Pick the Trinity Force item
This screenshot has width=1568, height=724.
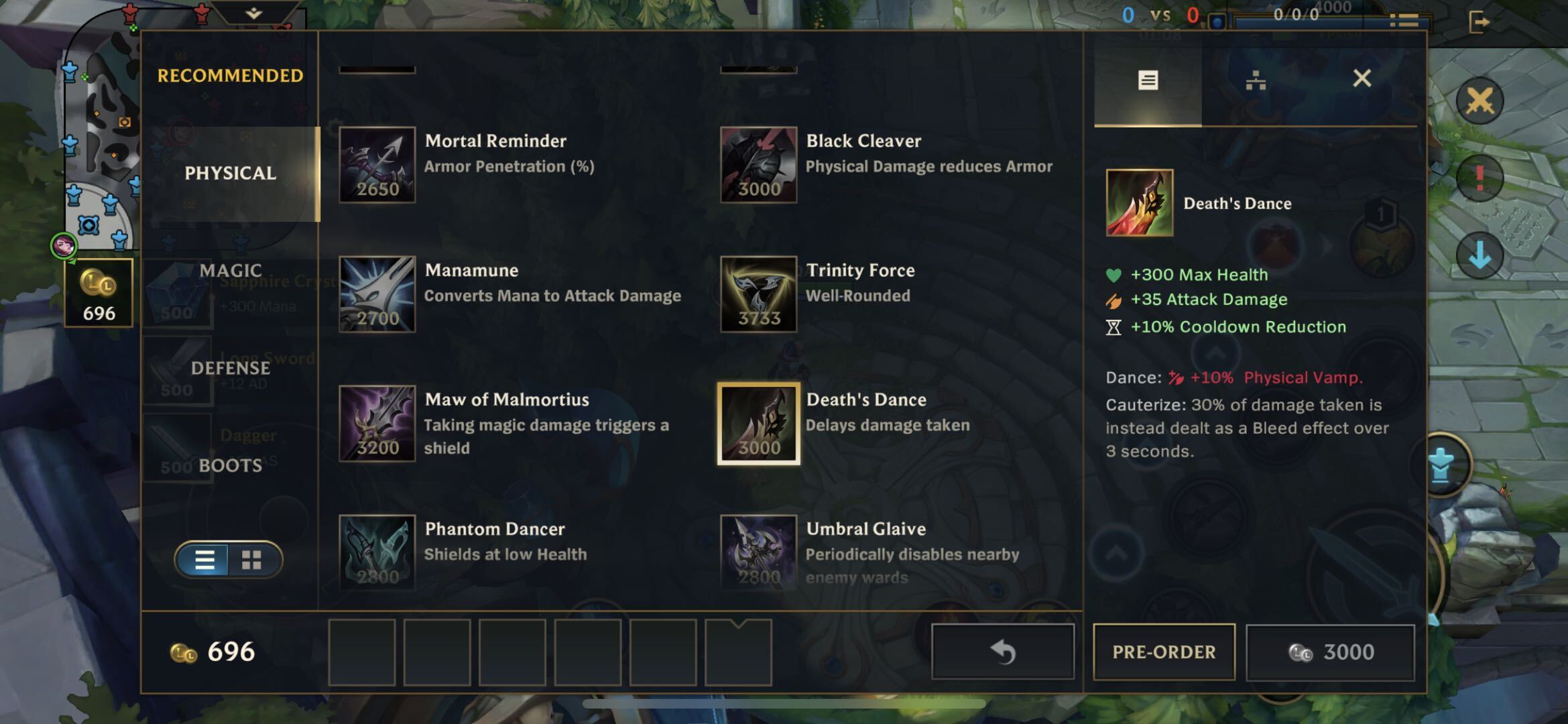pos(758,294)
